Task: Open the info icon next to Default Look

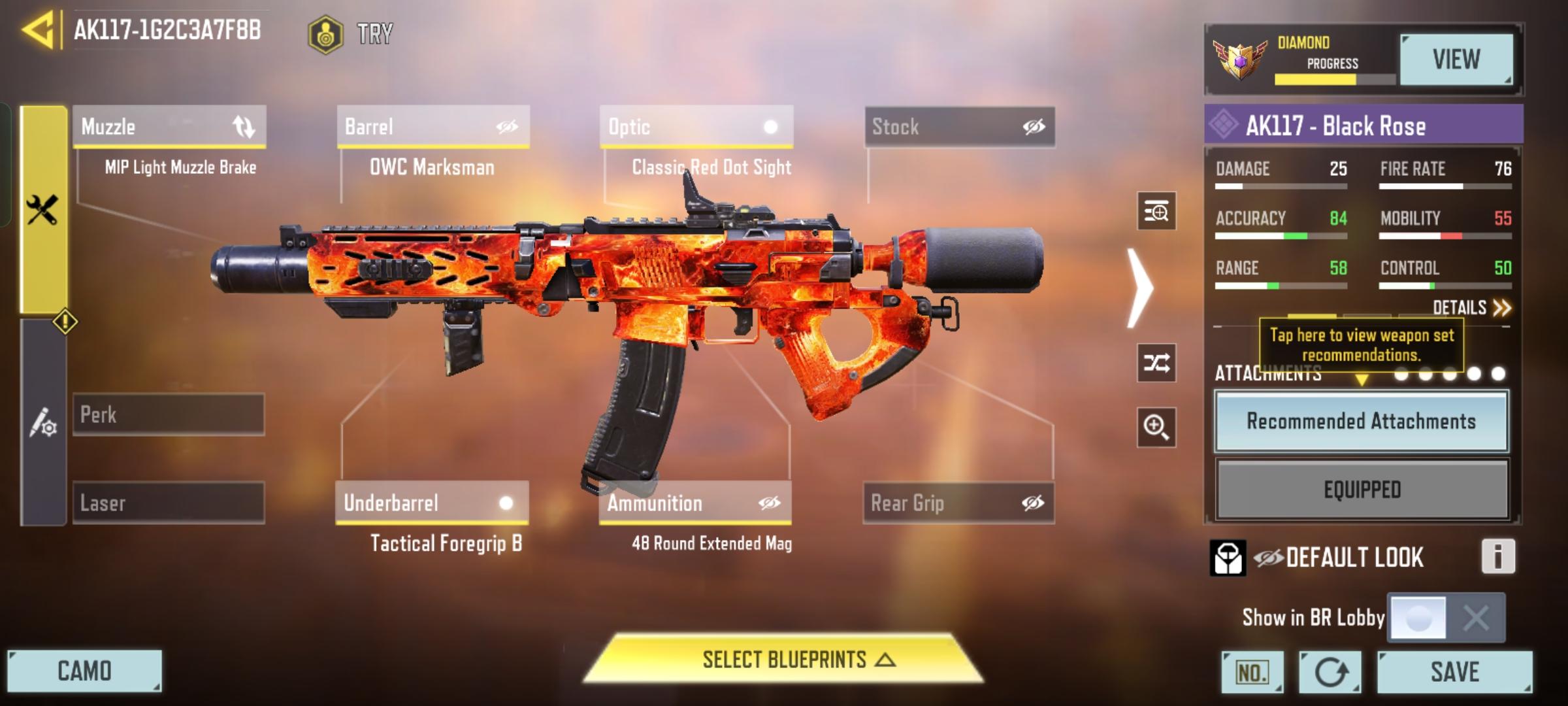Action: pos(1497,558)
